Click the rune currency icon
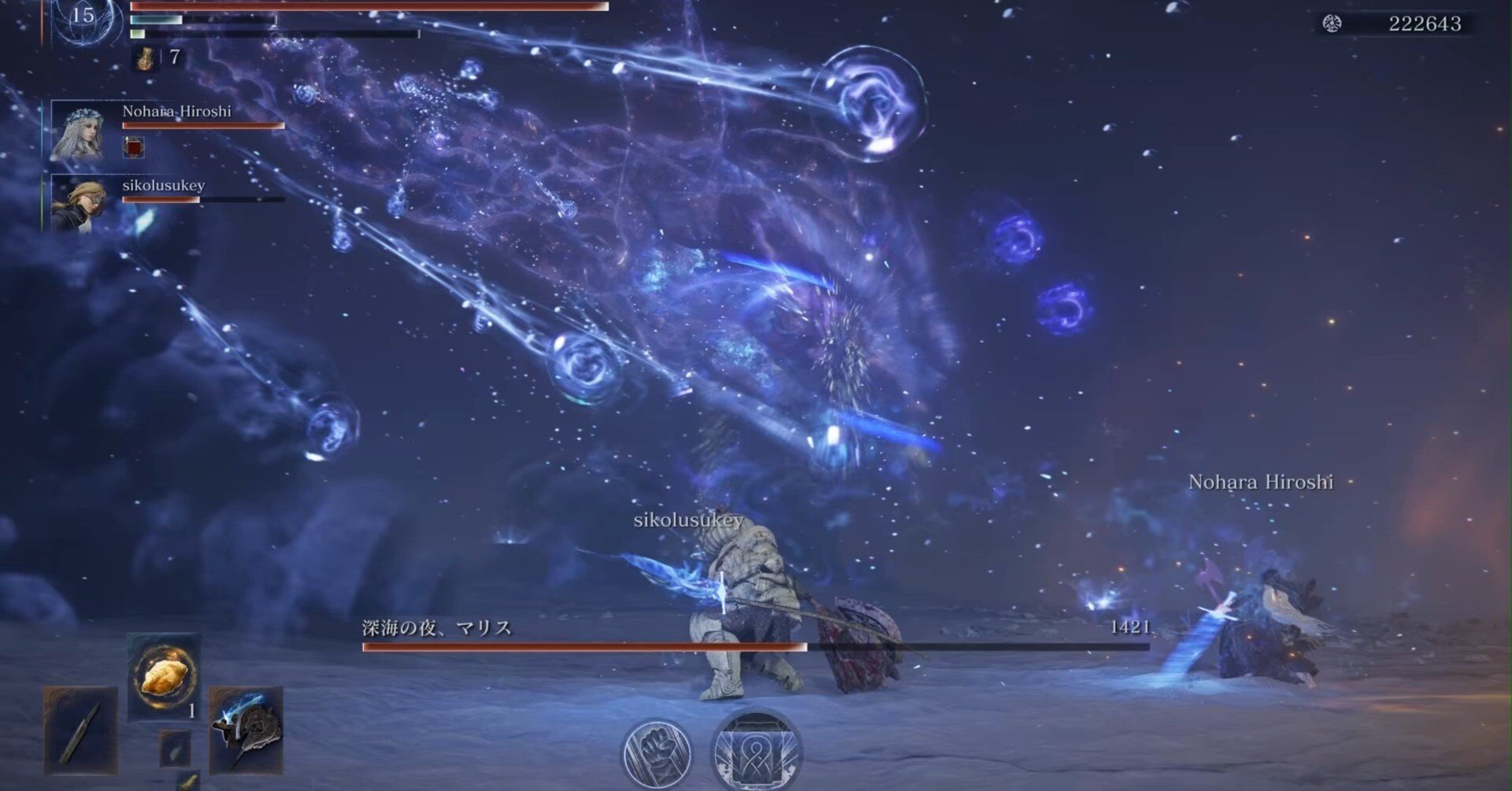1512x791 pixels. pos(1332,24)
